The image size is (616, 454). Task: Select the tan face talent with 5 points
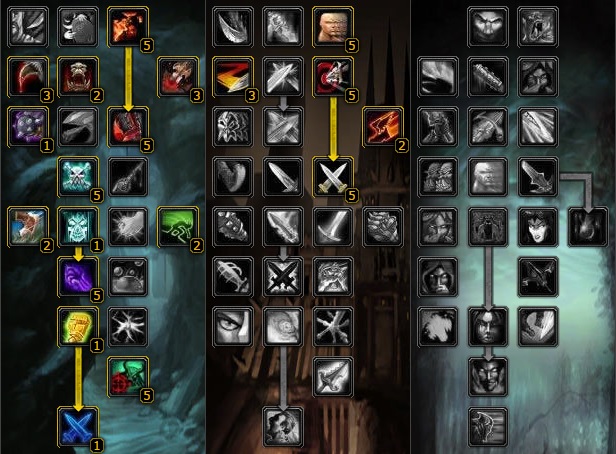pos(332,27)
